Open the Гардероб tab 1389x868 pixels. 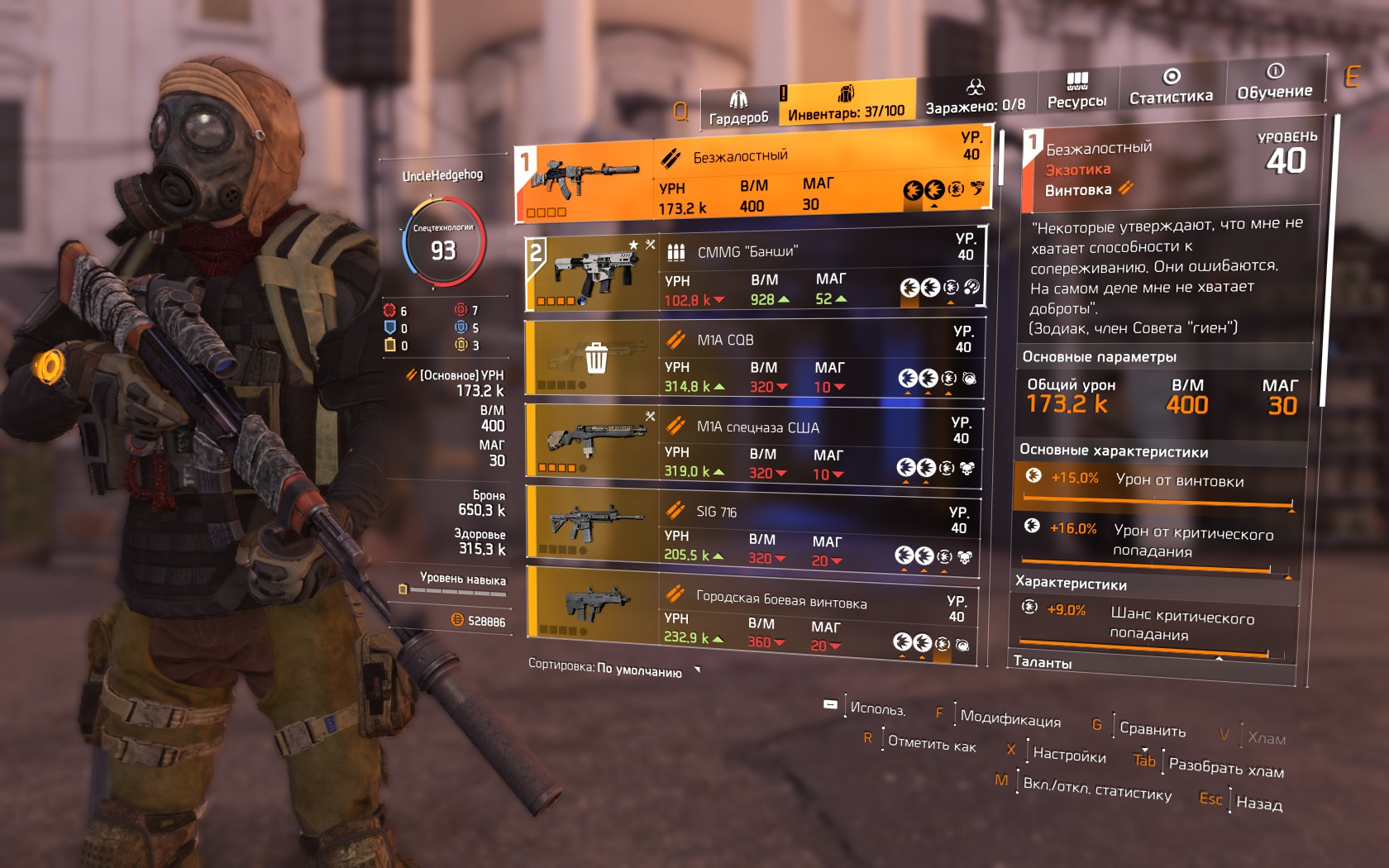pyautogui.click(x=738, y=109)
